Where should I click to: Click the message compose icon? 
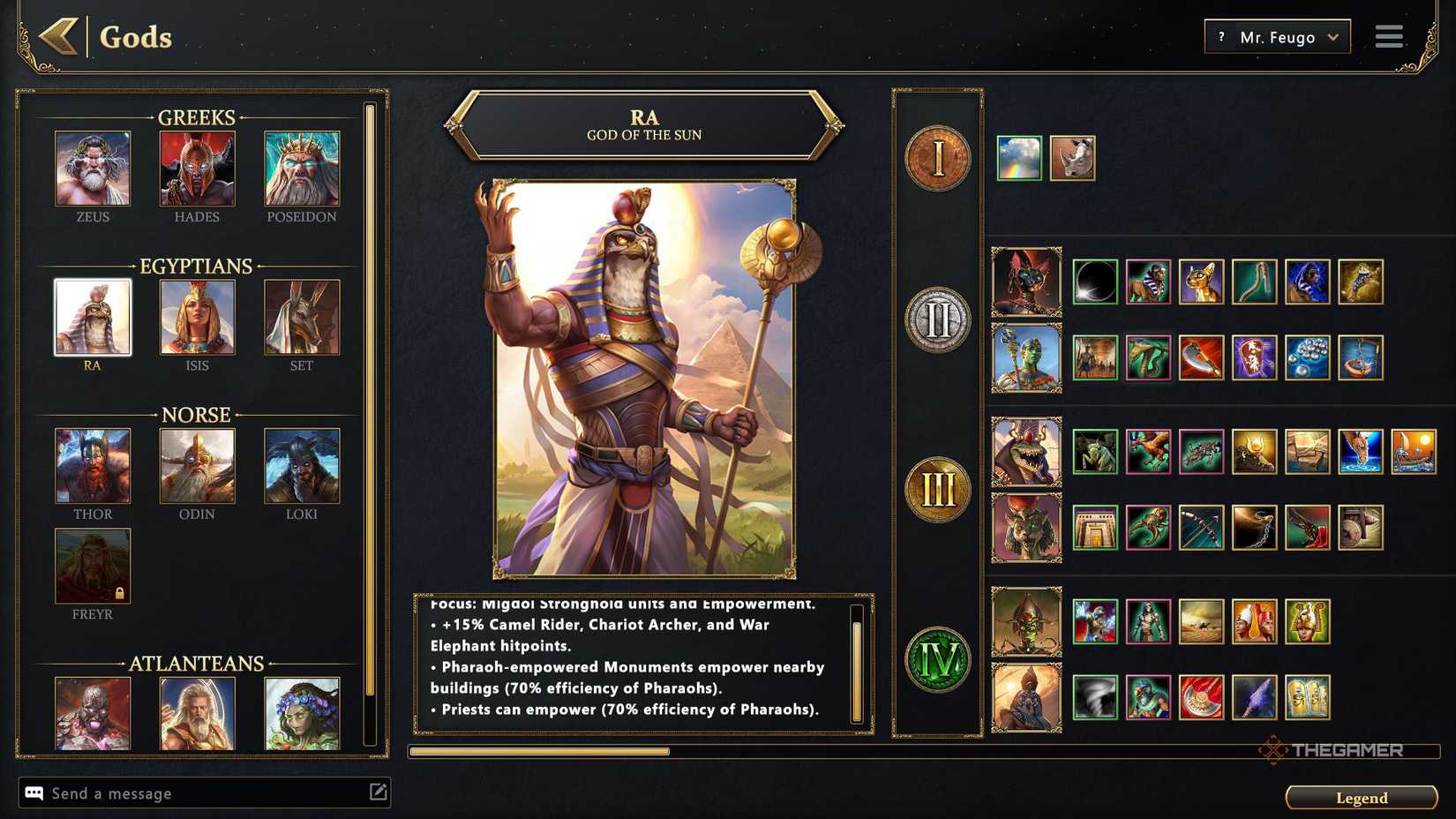[x=379, y=793]
